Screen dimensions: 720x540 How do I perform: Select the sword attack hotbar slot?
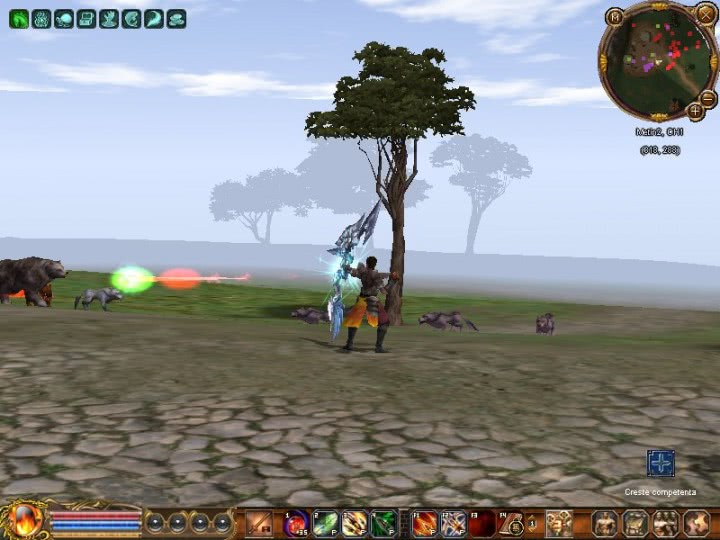pyautogui.click(x=260, y=523)
